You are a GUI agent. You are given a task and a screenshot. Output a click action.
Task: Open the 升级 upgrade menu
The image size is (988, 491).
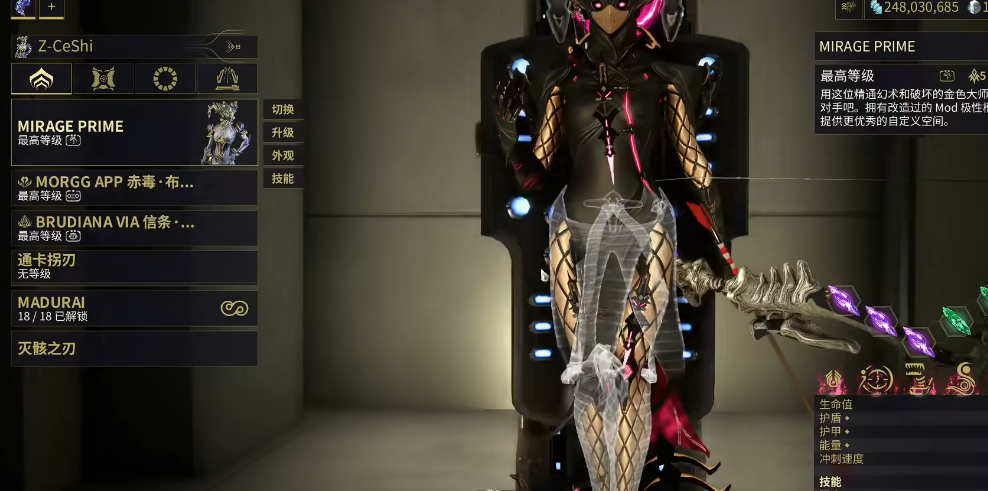pyautogui.click(x=283, y=132)
